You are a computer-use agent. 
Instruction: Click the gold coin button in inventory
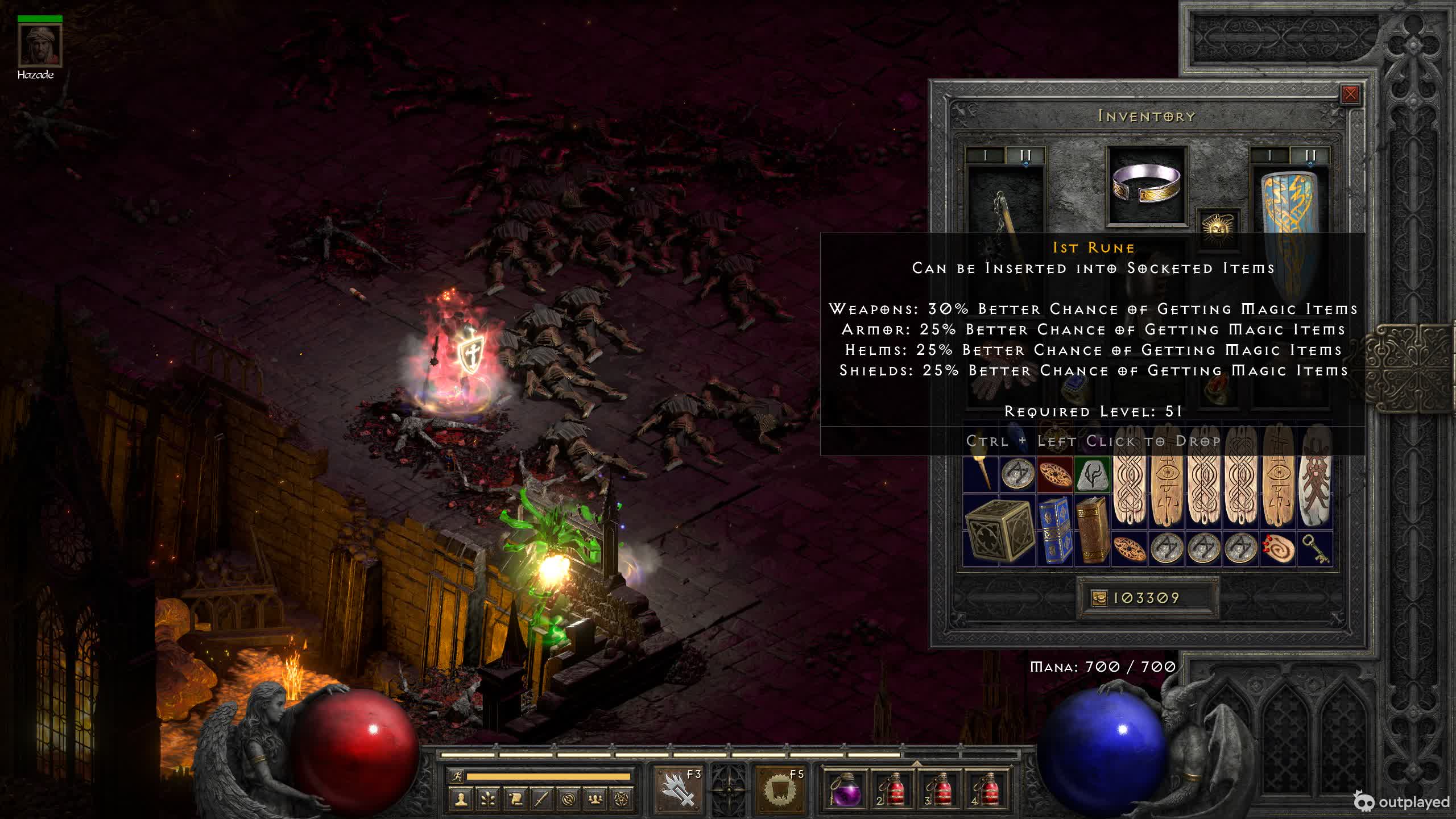click(1099, 598)
